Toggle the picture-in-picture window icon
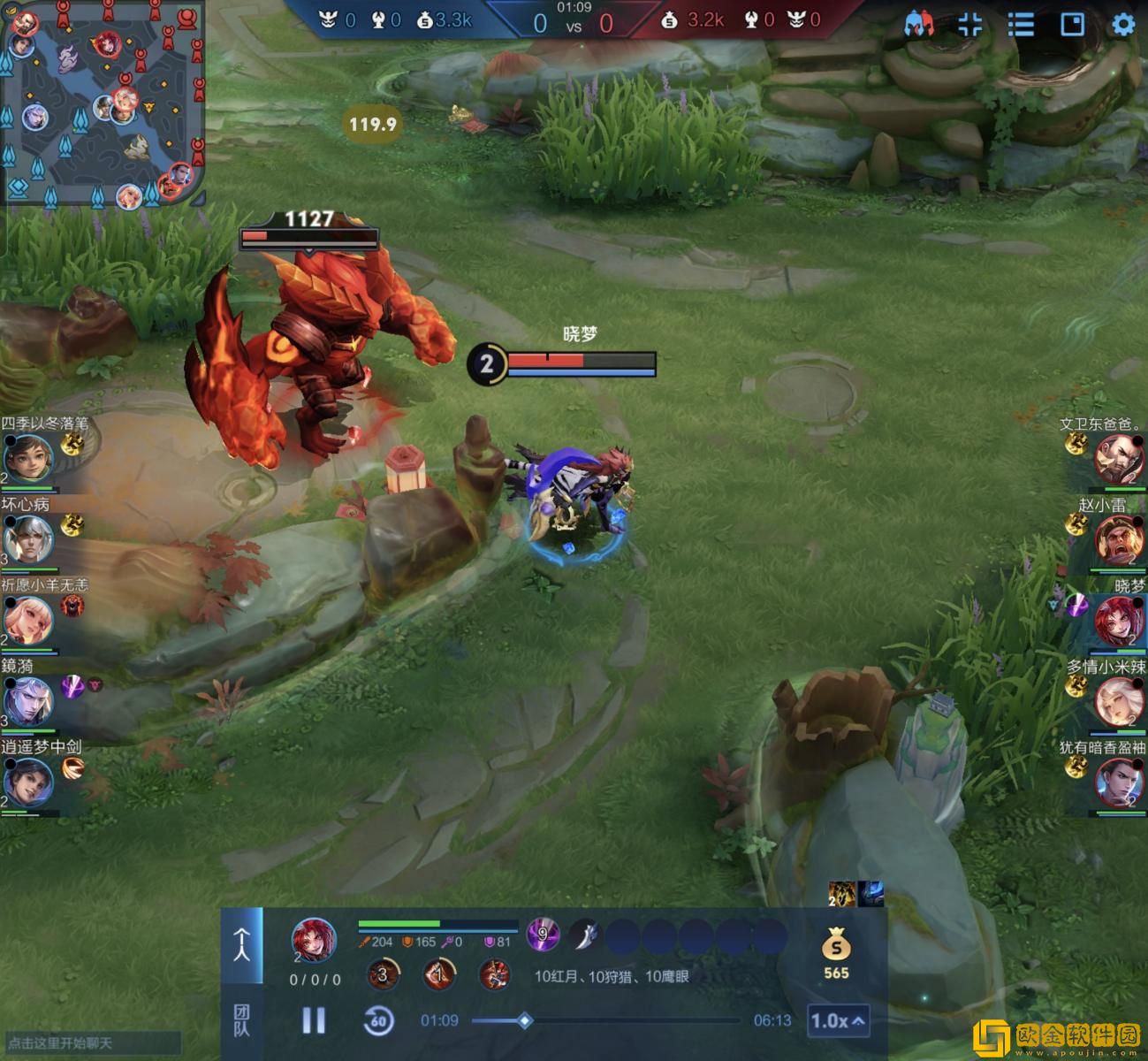Viewport: 1148px width, 1061px height. [1072, 24]
